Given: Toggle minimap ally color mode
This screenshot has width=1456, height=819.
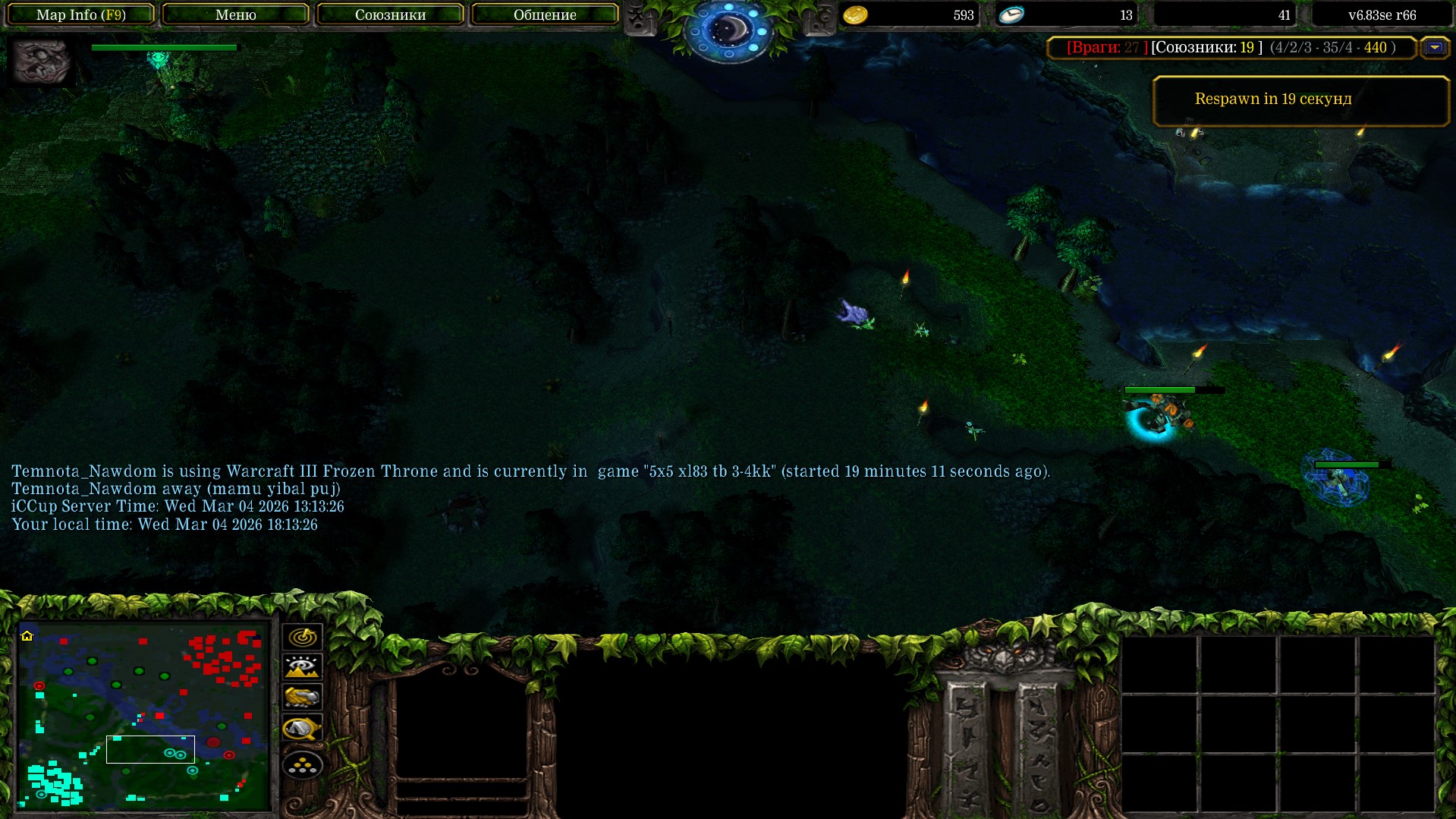Looking at the screenshot, I should (302, 698).
